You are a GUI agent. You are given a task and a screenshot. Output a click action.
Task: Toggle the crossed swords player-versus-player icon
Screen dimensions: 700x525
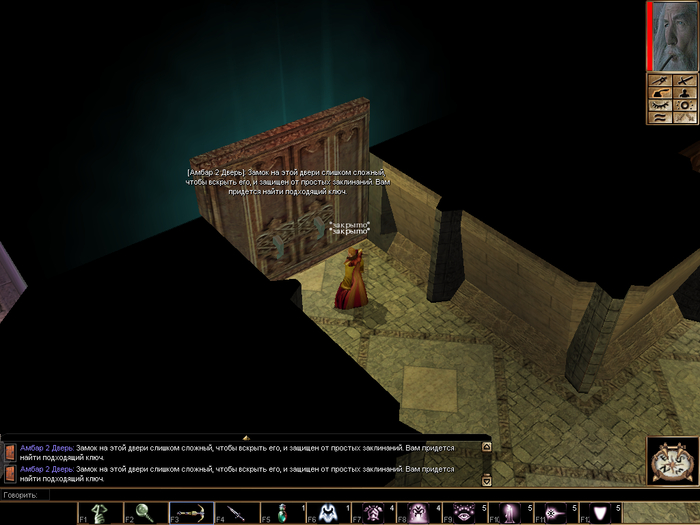tap(684, 117)
